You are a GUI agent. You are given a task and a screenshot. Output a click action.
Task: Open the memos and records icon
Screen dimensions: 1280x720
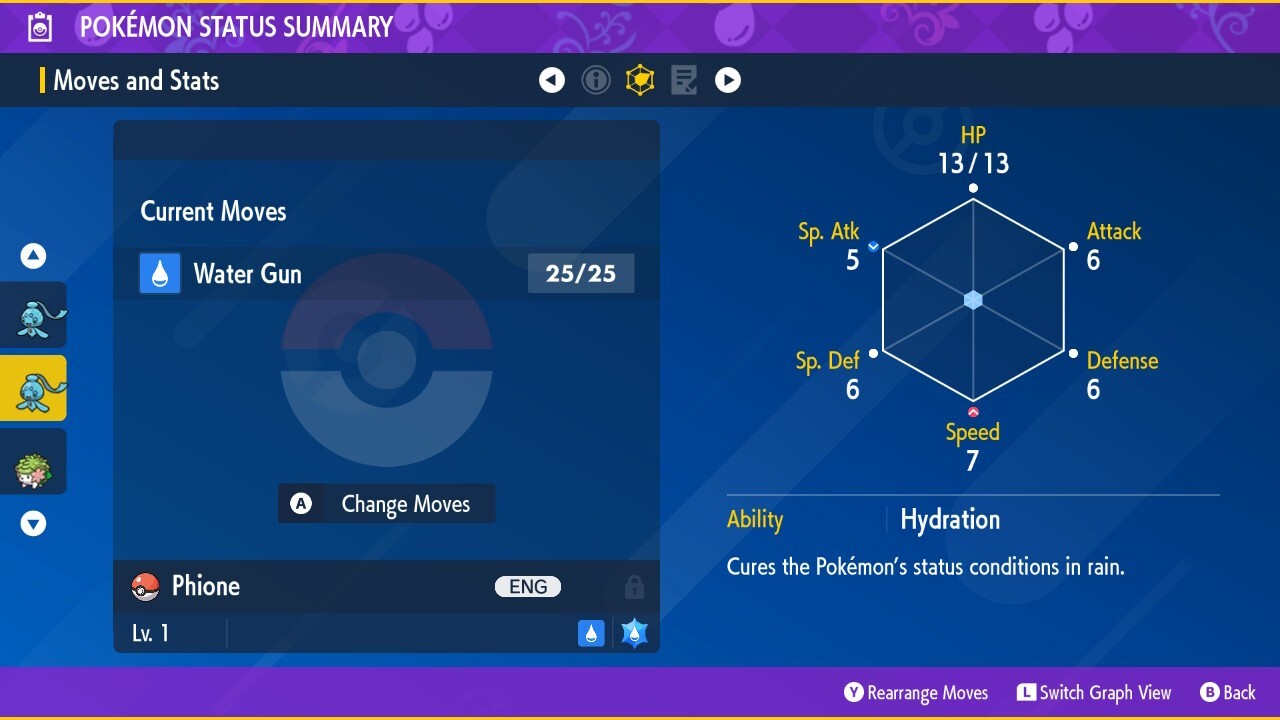[x=684, y=80]
